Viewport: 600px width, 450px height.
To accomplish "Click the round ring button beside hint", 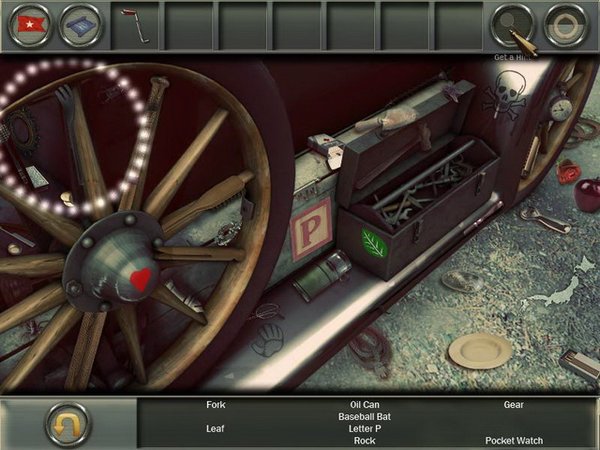I will tap(567, 25).
